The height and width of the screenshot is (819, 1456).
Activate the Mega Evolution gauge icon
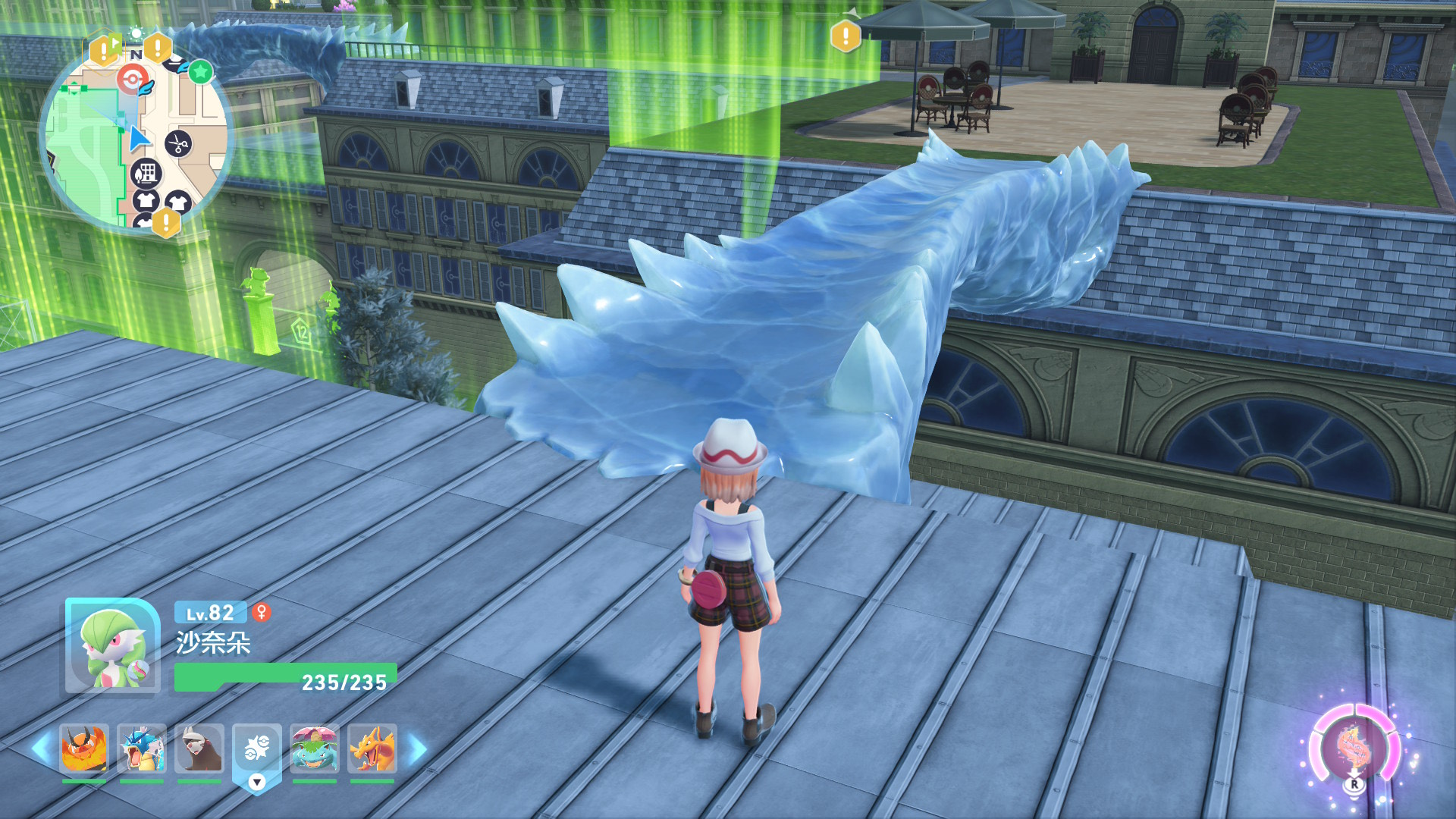point(1354,748)
